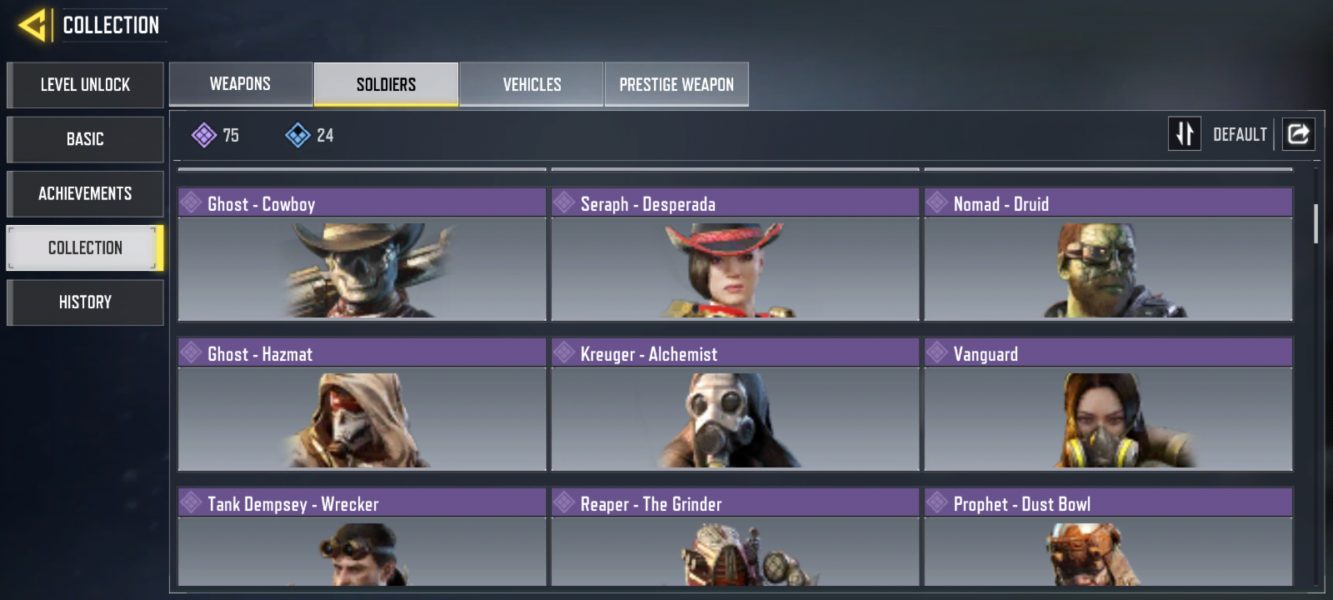The width and height of the screenshot is (1333, 600).
Task: Switch to the Vehicles tab
Action: [531, 84]
